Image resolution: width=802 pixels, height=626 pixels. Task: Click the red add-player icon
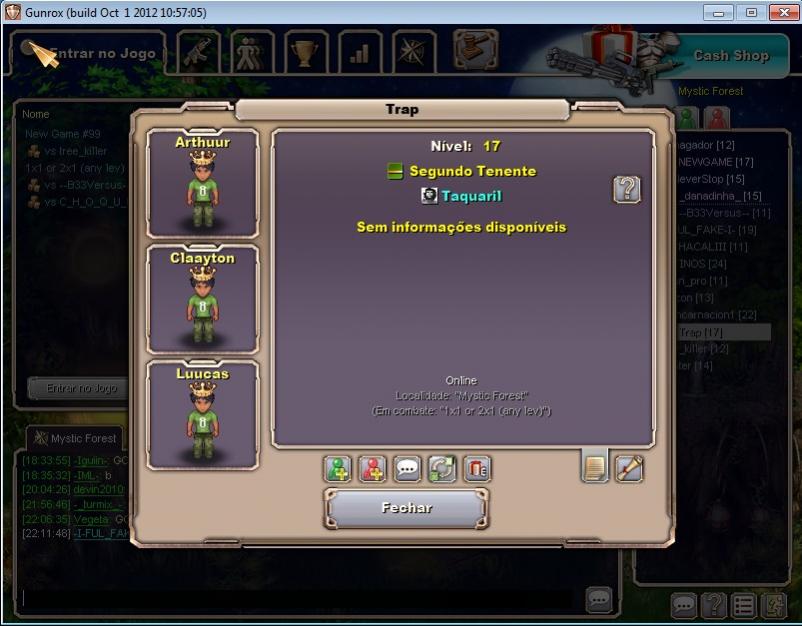[373, 468]
